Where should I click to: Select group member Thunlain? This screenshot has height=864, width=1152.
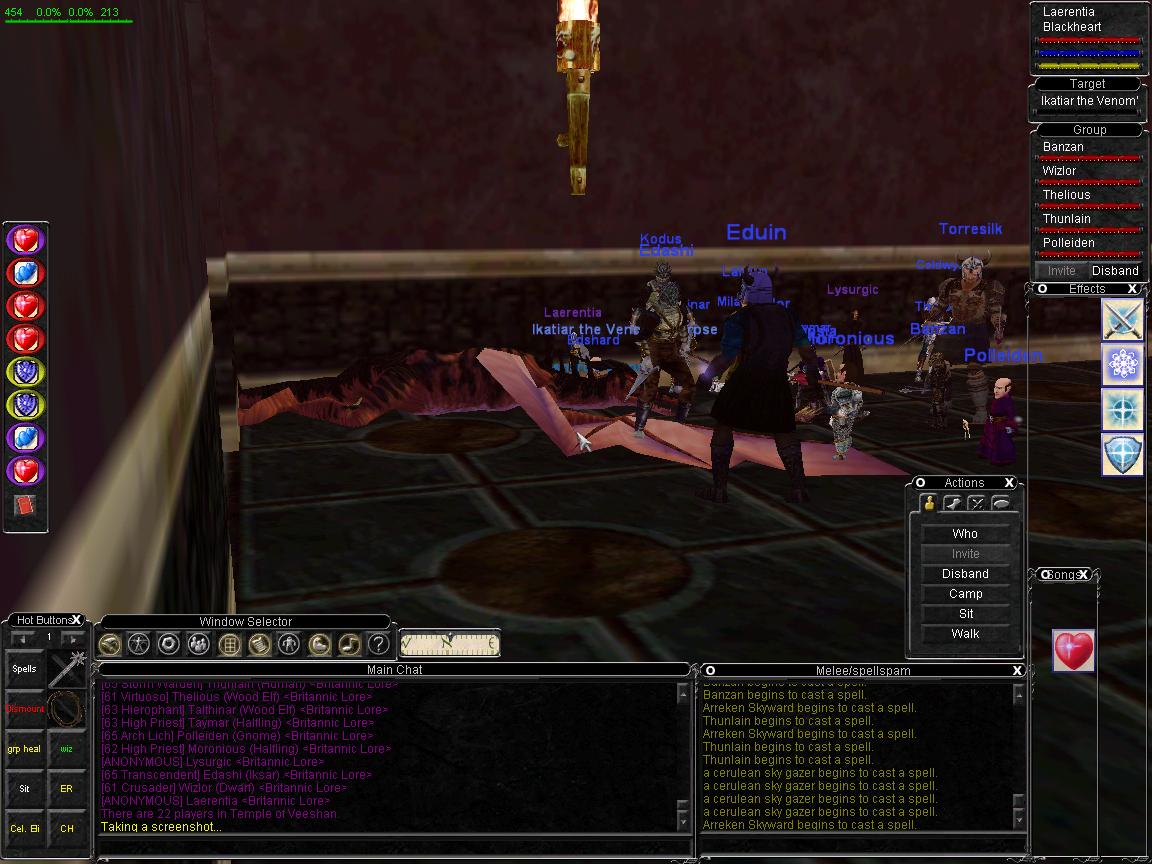[x=1067, y=219]
